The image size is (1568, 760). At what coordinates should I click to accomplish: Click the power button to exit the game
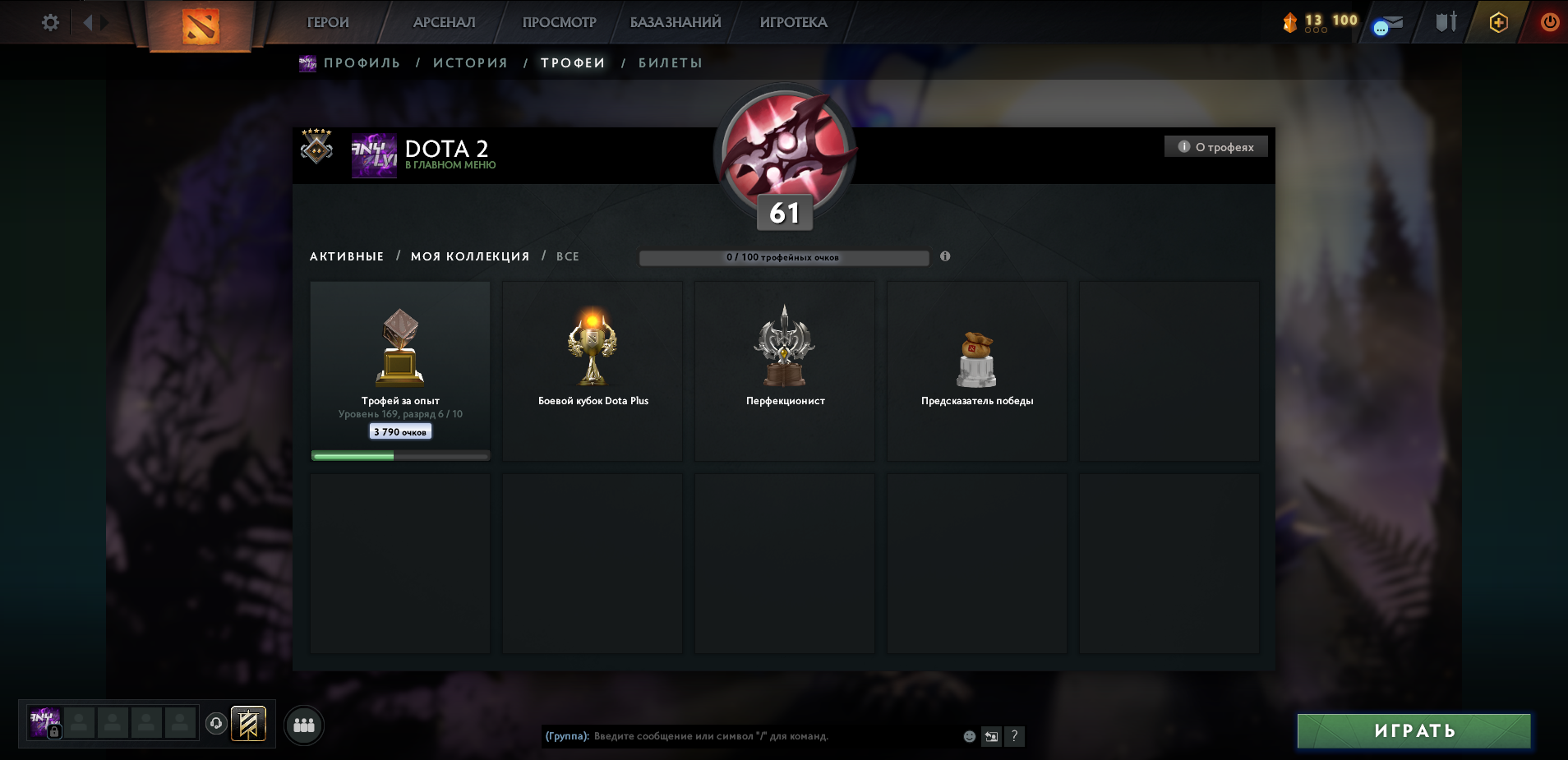pos(1550,22)
